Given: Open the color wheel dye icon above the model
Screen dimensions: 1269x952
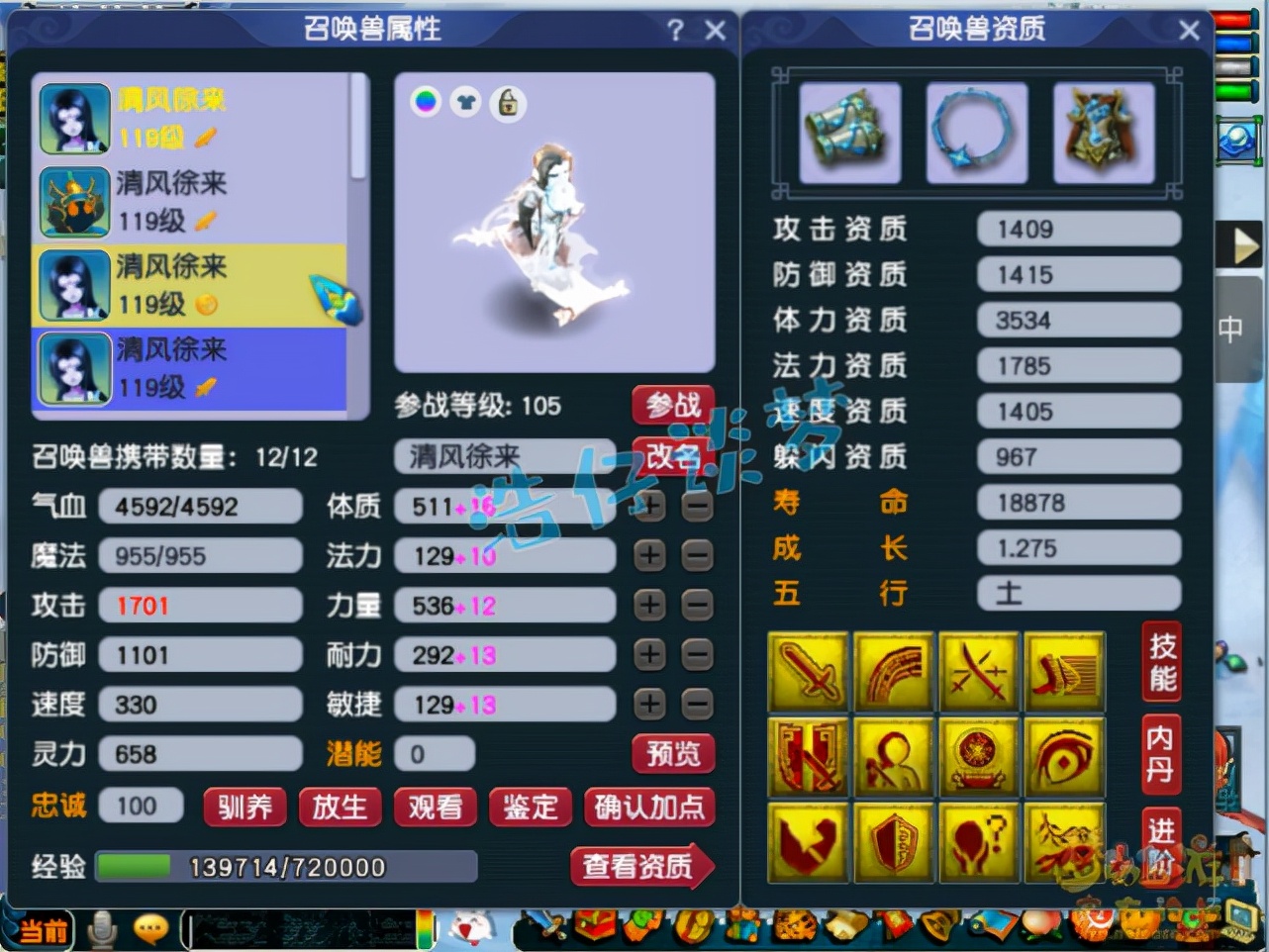Looking at the screenshot, I should click(425, 103).
